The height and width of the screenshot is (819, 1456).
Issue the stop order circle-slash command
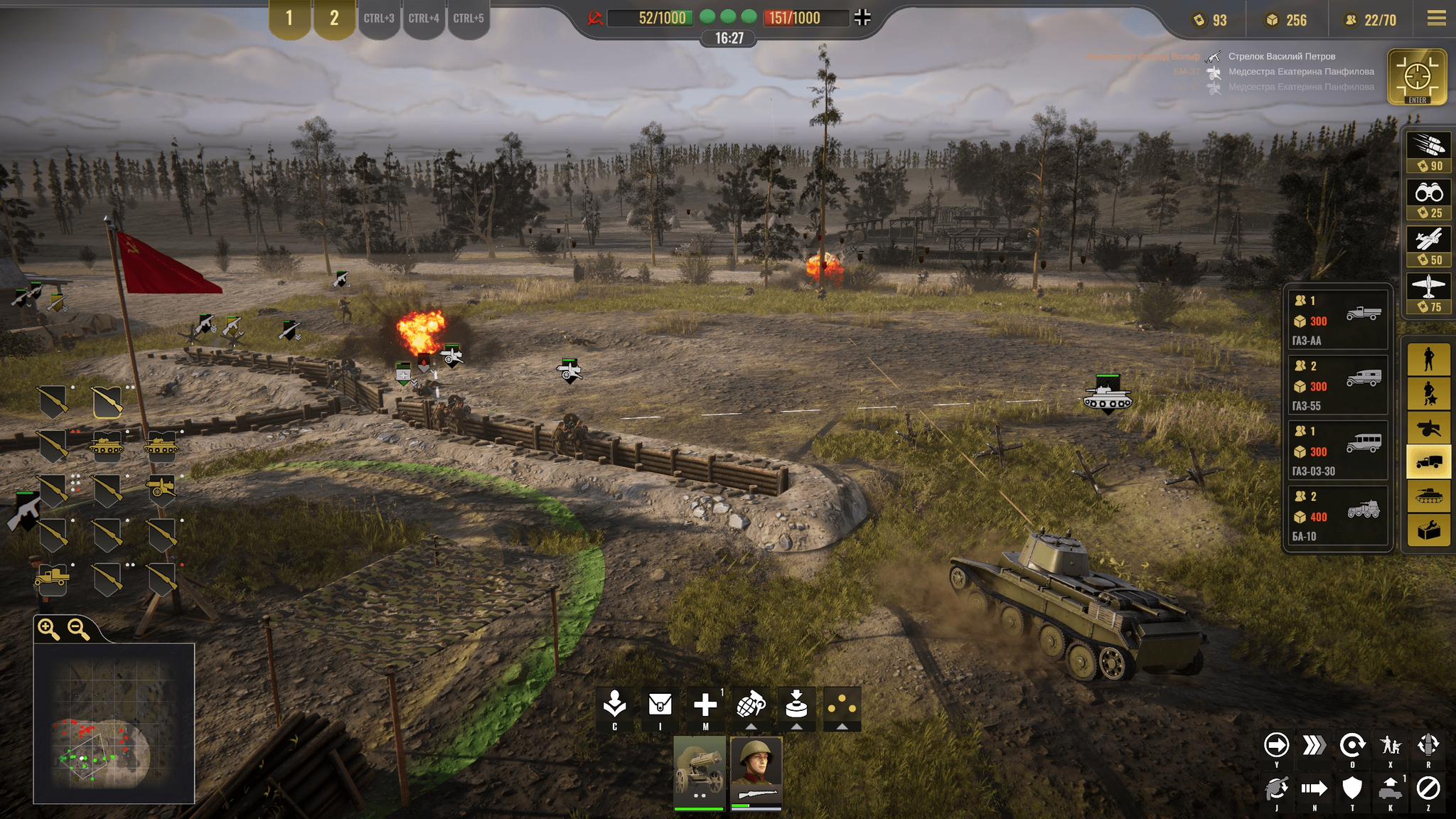(1428, 788)
